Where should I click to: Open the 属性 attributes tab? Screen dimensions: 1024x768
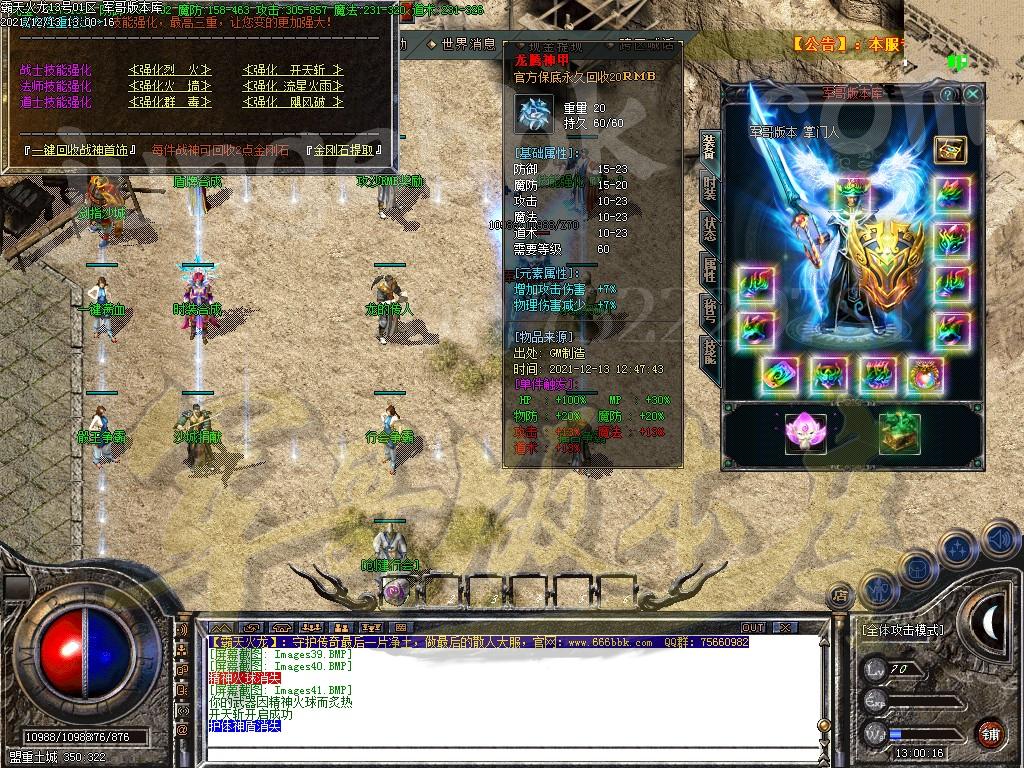coord(709,268)
